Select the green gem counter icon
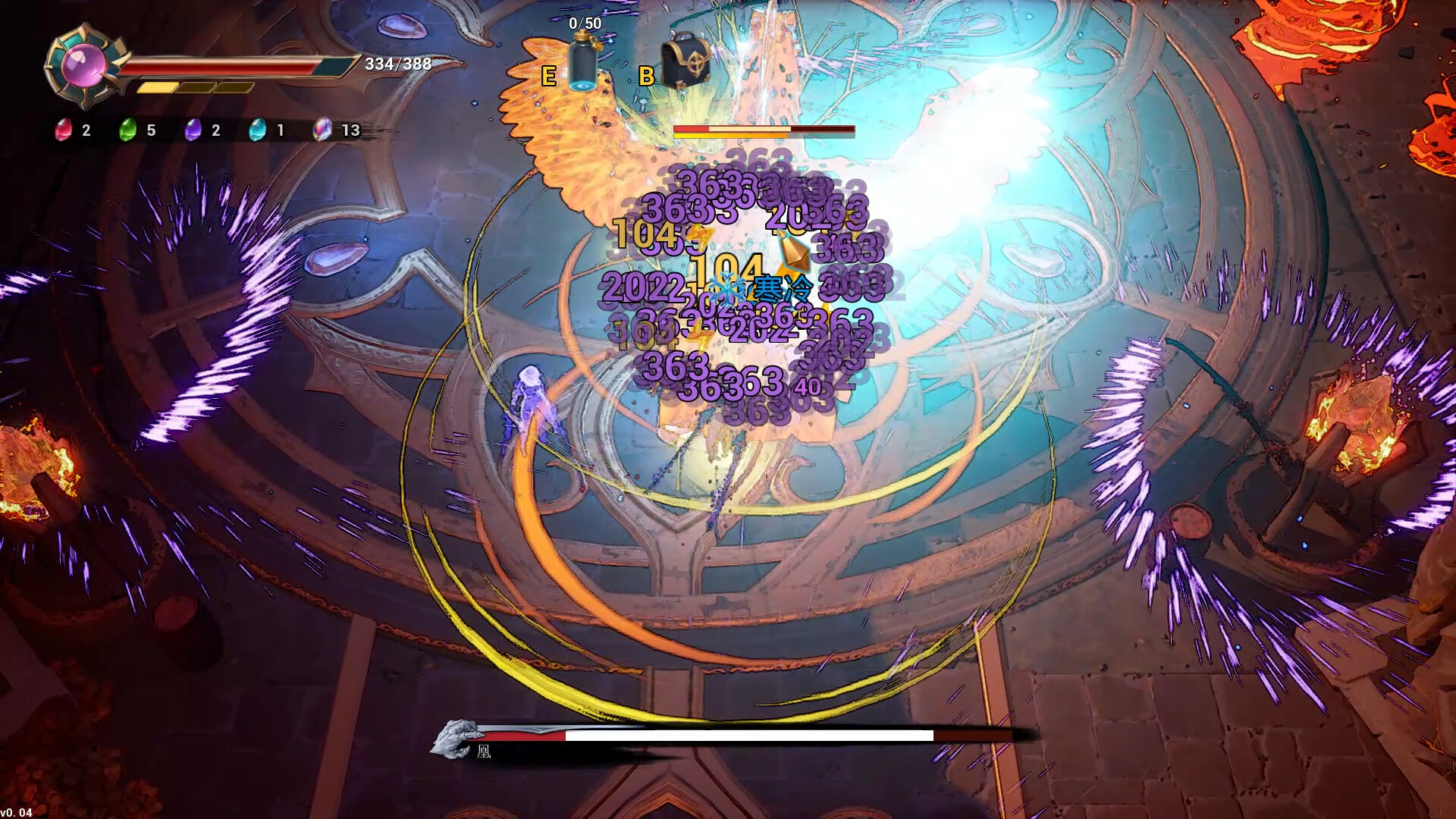 [x=127, y=130]
